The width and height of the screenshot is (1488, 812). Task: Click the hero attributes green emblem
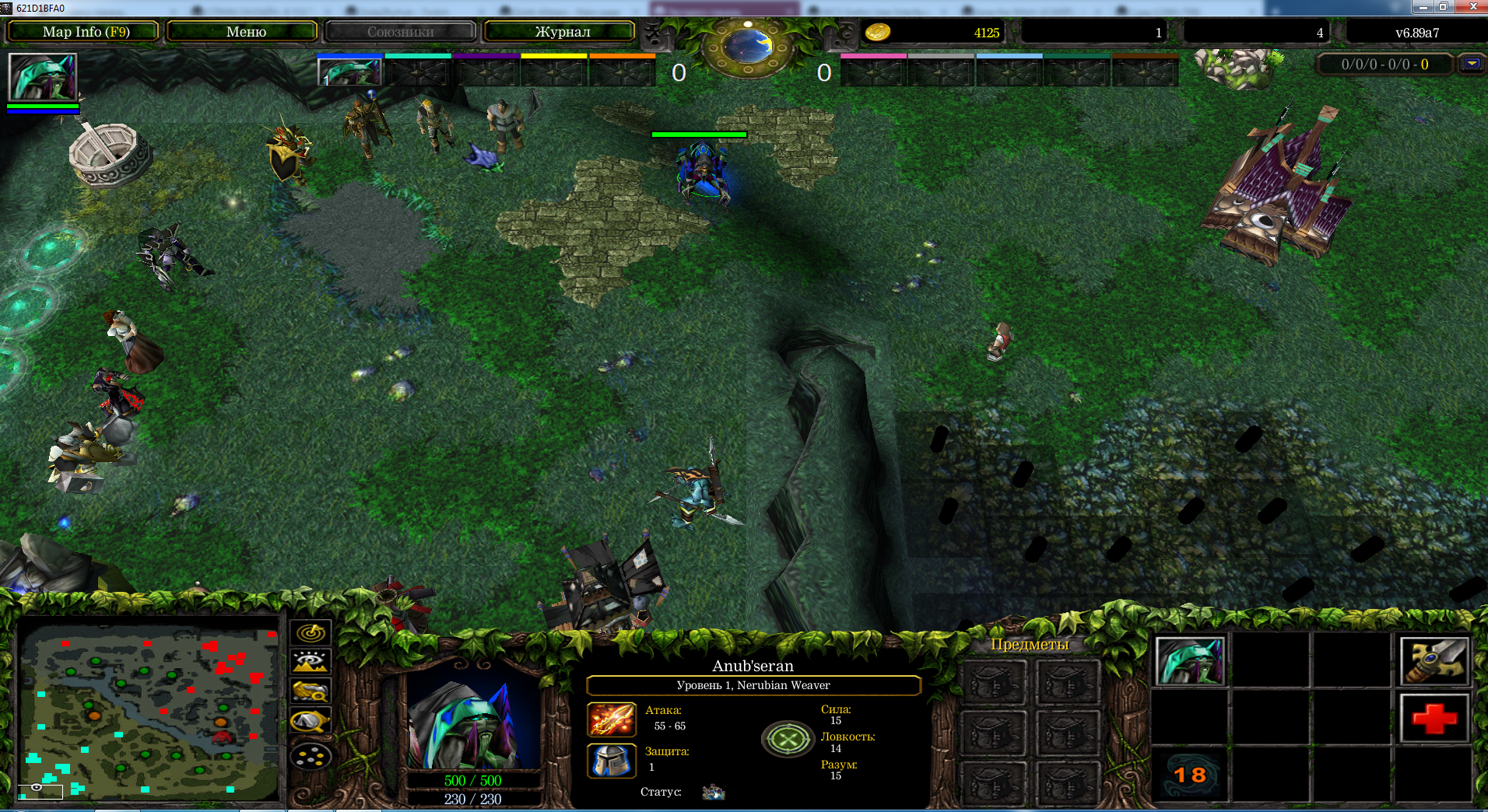click(788, 739)
